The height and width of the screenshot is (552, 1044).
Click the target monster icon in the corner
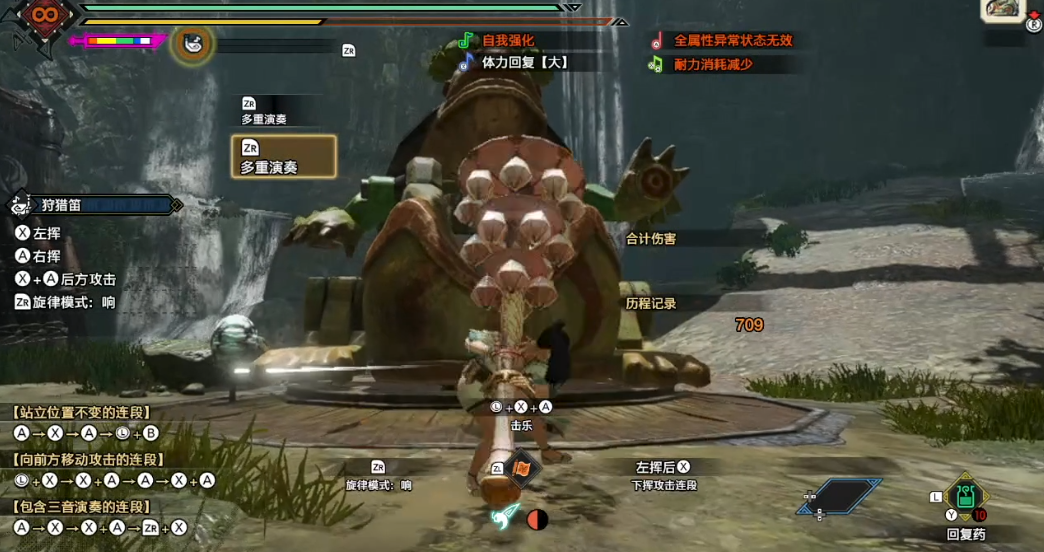[1002, 10]
